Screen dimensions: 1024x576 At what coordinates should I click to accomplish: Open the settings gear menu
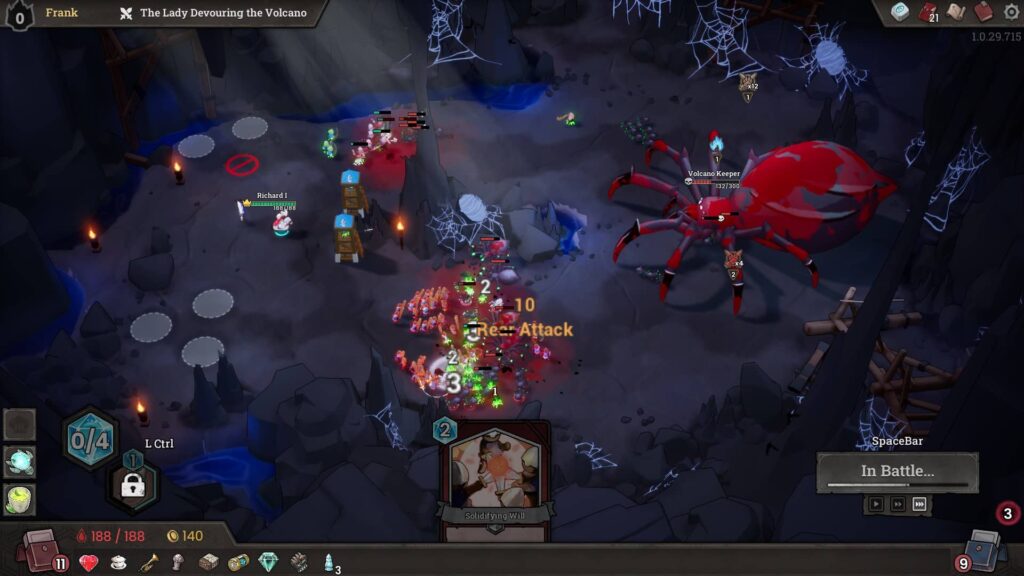pos(1011,12)
